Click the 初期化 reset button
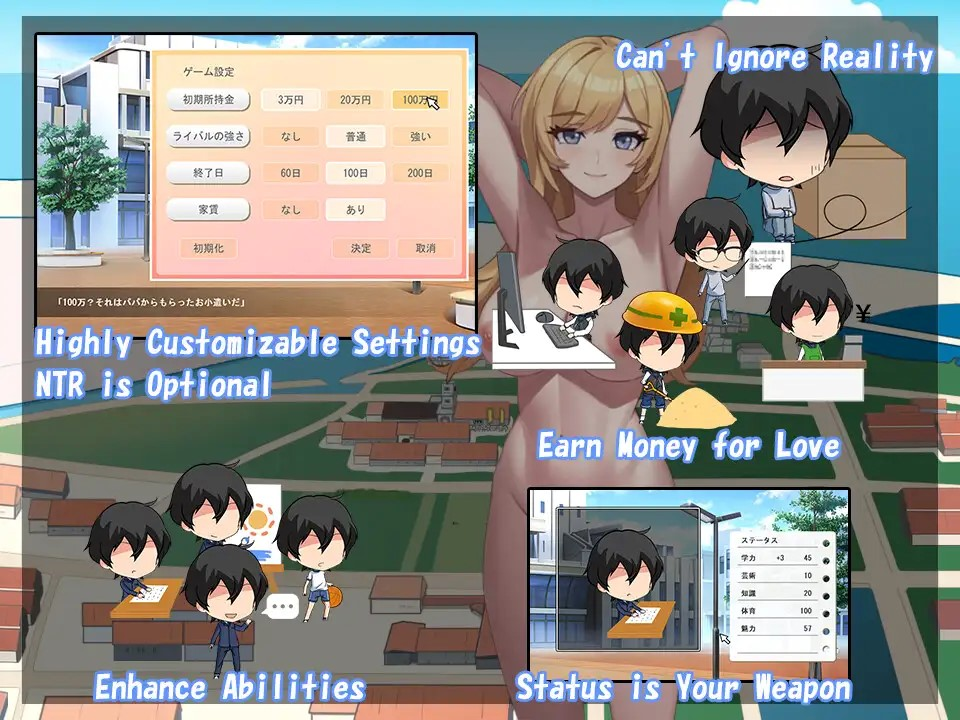This screenshot has width=960, height=720. pos(209,248)
